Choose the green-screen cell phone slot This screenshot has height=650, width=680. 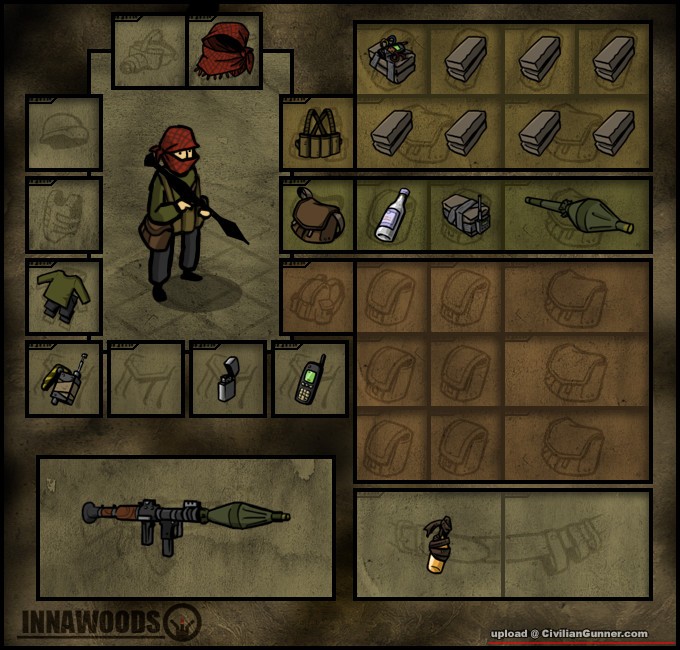tap(310, 379)
